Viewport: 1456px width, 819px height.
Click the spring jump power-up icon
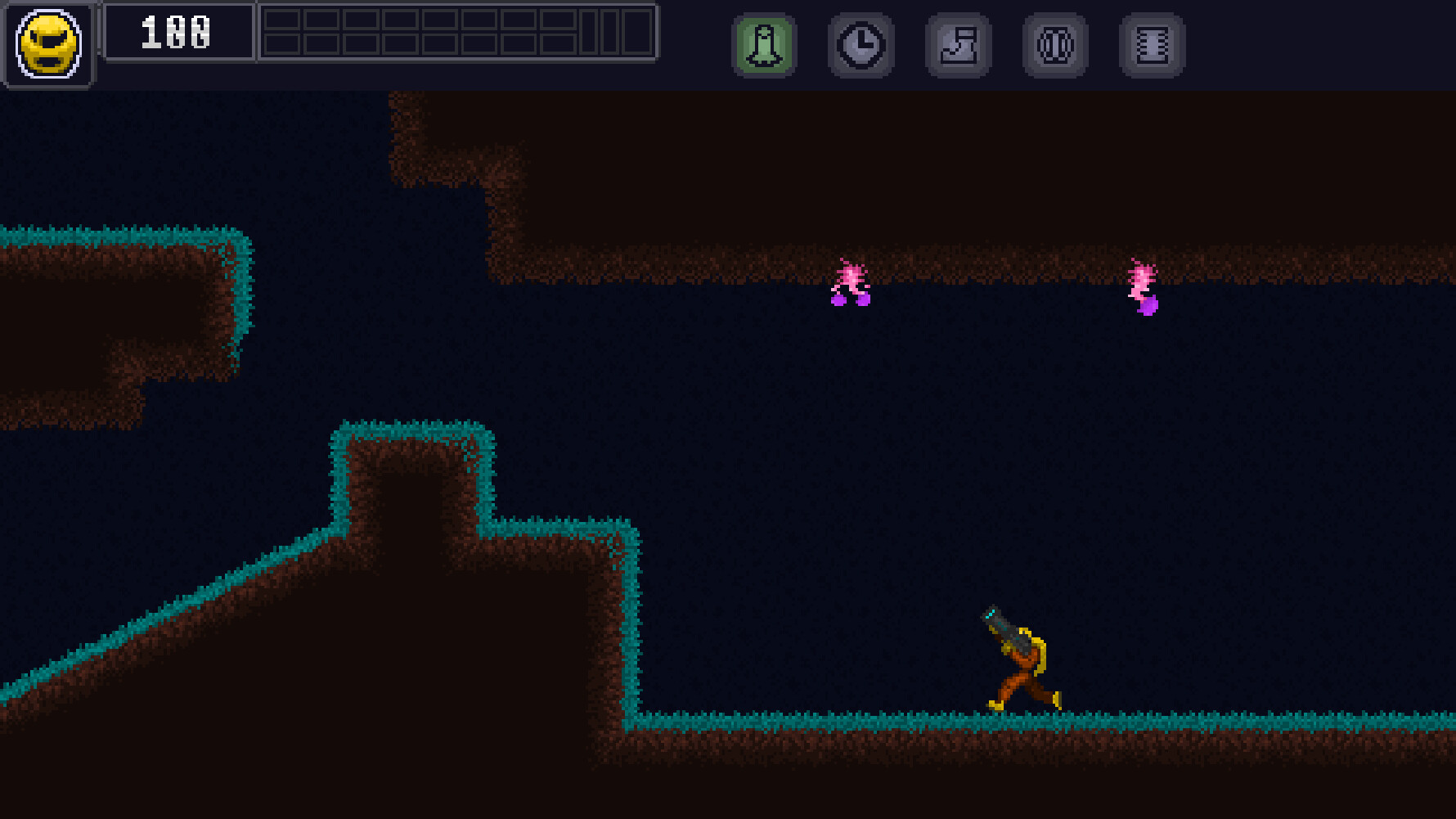[x=1151, y=45]
